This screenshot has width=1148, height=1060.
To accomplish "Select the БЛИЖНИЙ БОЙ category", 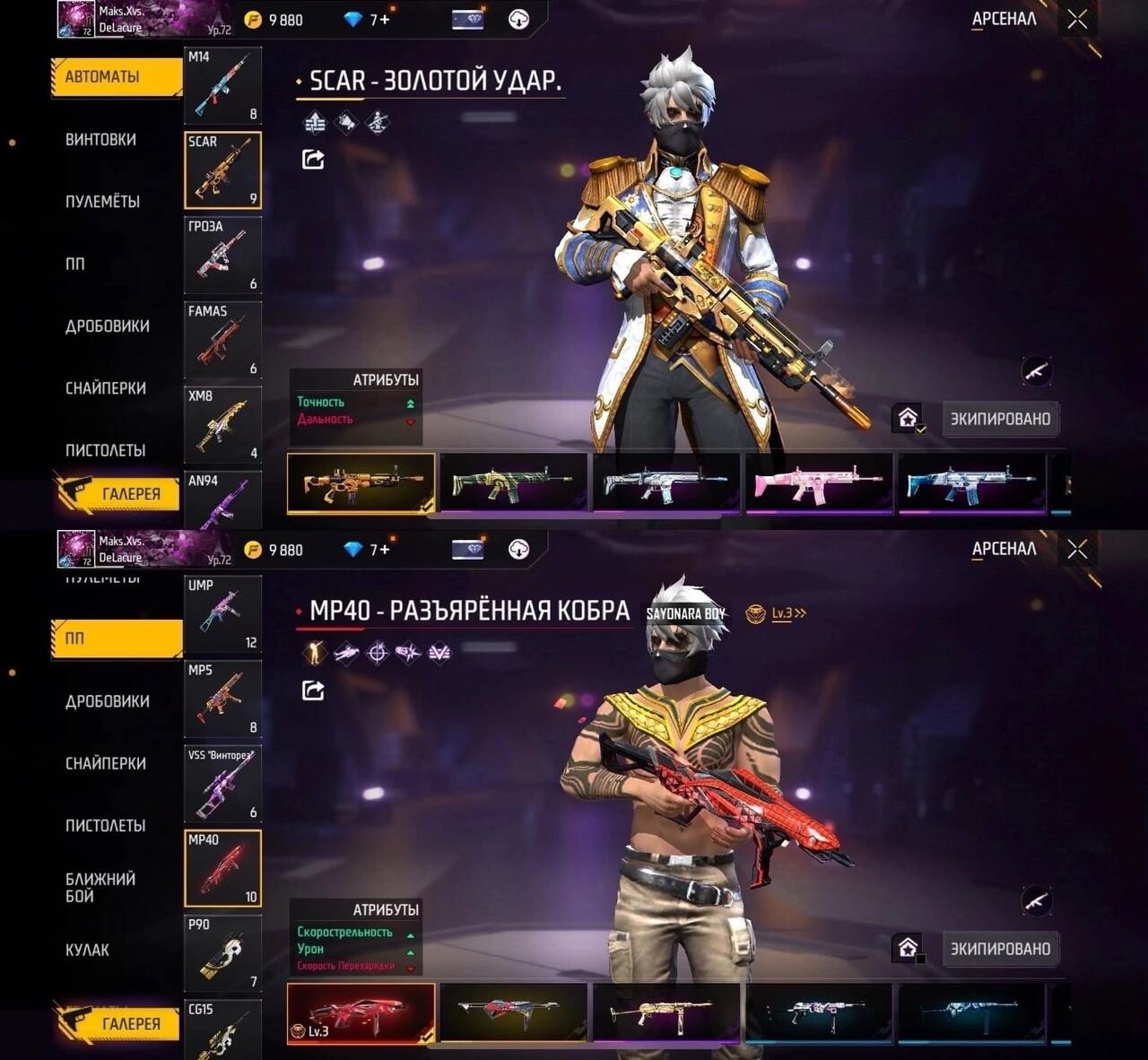I will pos(100,887).
